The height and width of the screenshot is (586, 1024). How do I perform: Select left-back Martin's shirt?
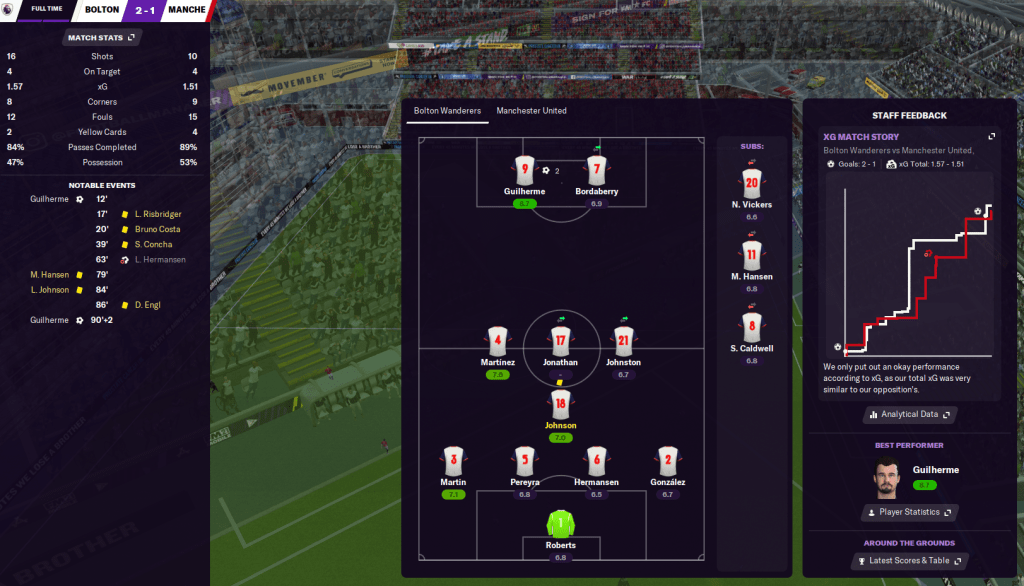point(454,461)
